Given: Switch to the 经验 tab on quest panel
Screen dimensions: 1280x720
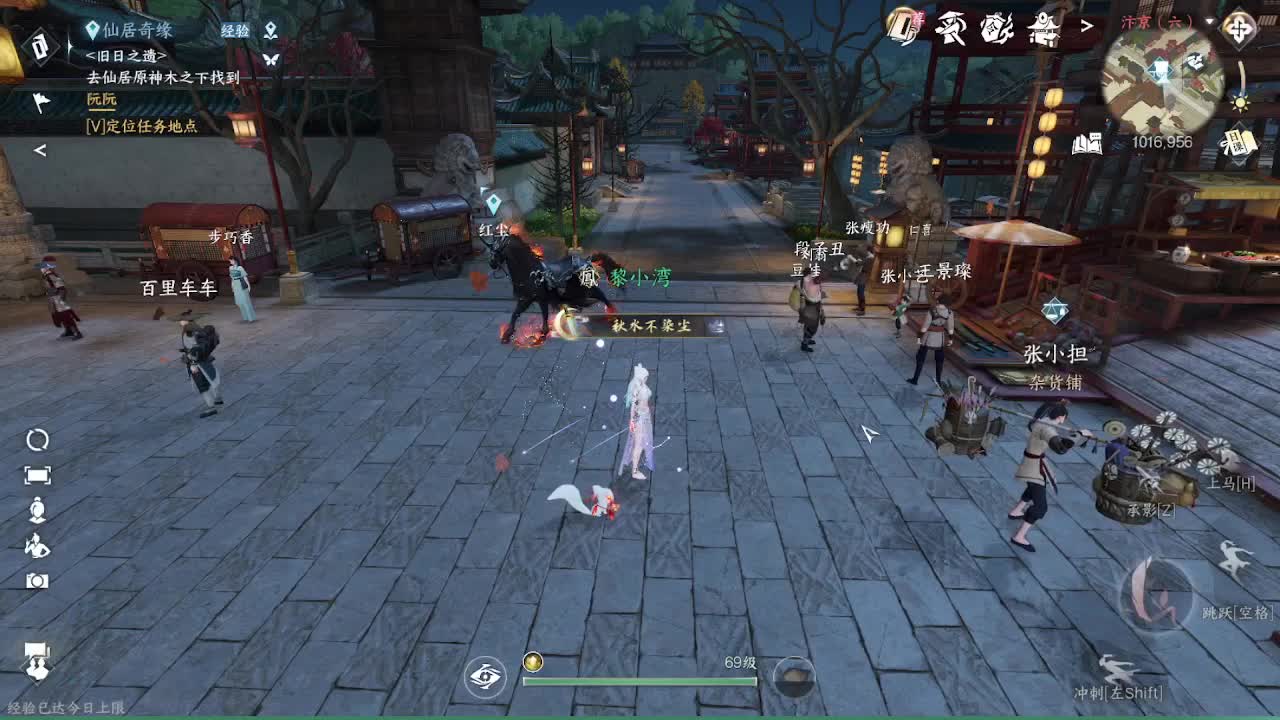Looking at the screenshot, I should [x=236, y=30].
